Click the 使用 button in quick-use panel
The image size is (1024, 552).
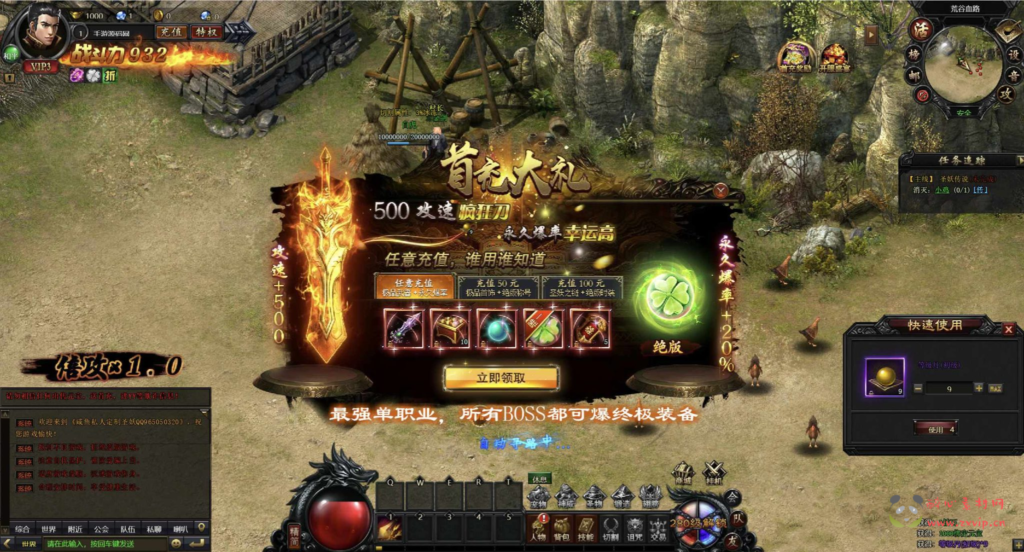tap(935, 429)
